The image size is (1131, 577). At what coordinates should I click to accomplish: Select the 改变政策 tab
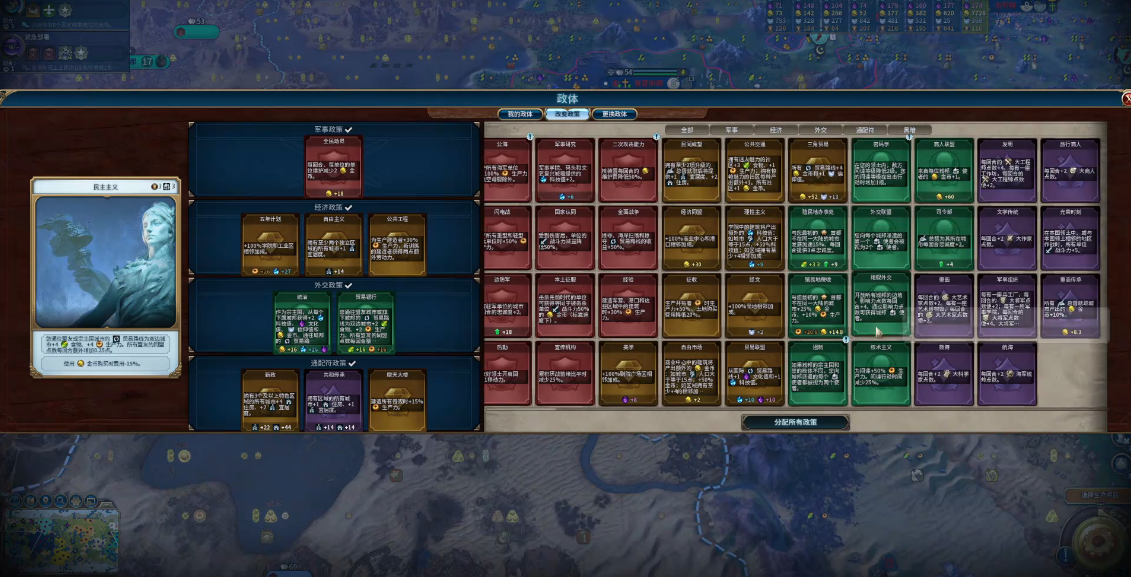[567, 114]
